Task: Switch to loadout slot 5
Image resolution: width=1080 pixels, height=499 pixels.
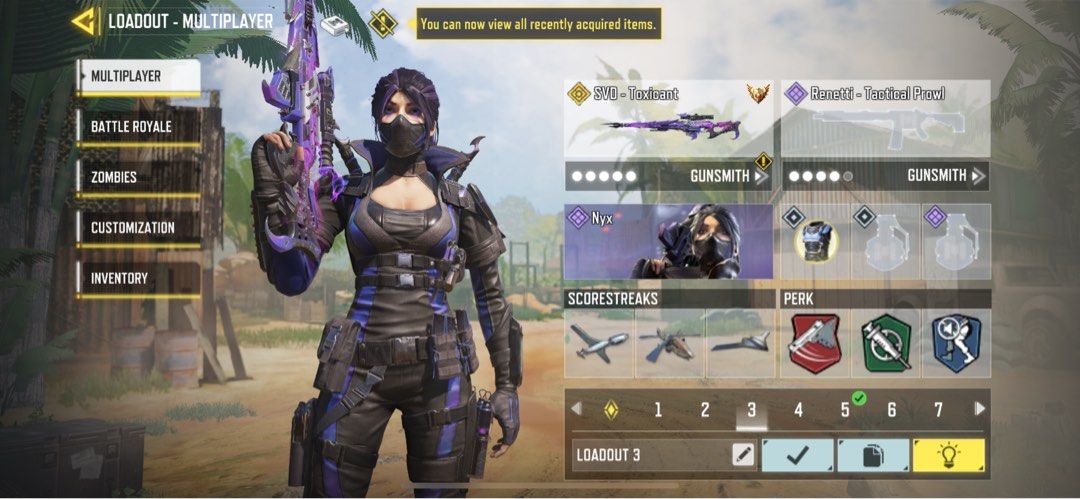Action: click(x=845, y=409)
